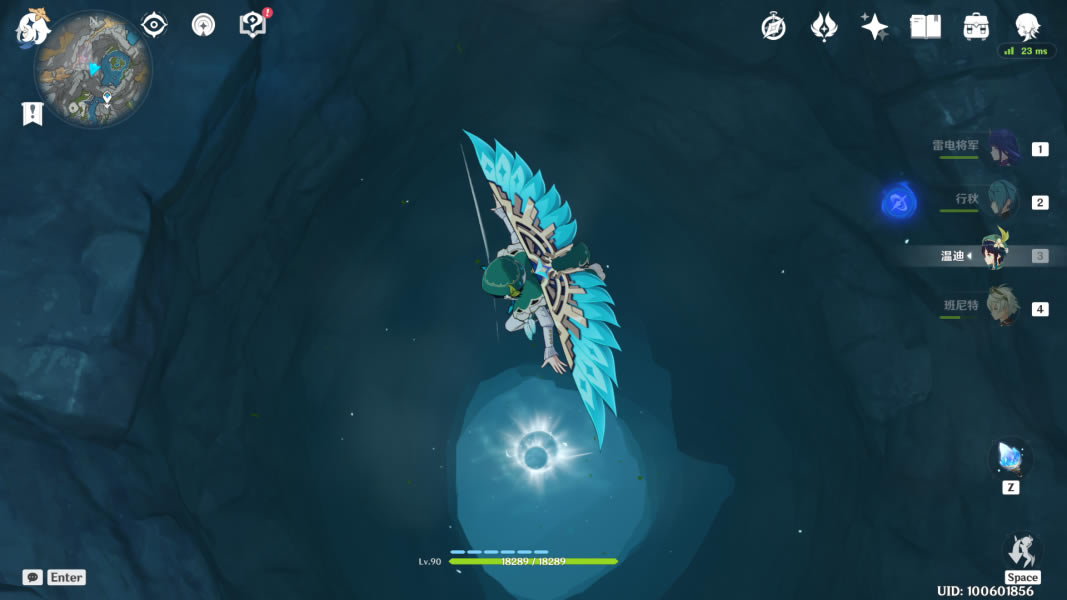Open the minimap
The height and width of the screenshot is (600, 1067).
click(x=93, y=69)
